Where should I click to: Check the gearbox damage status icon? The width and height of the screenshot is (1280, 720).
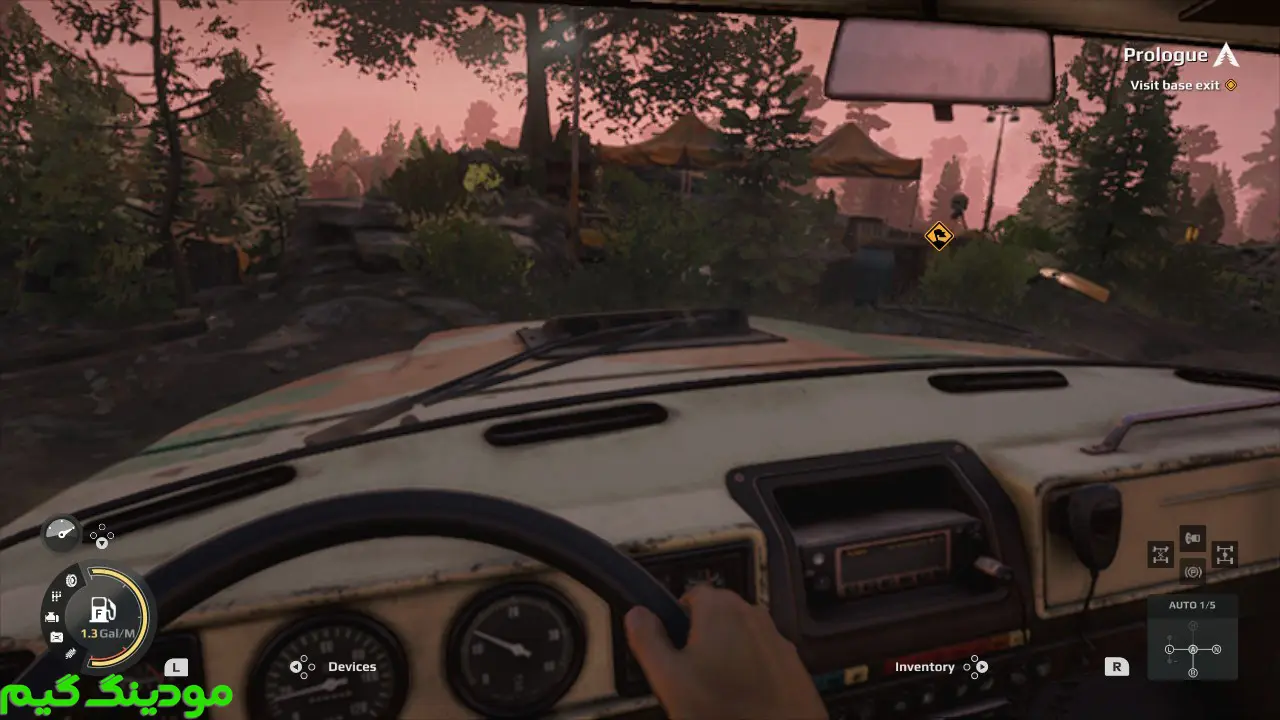coord(56,597)
